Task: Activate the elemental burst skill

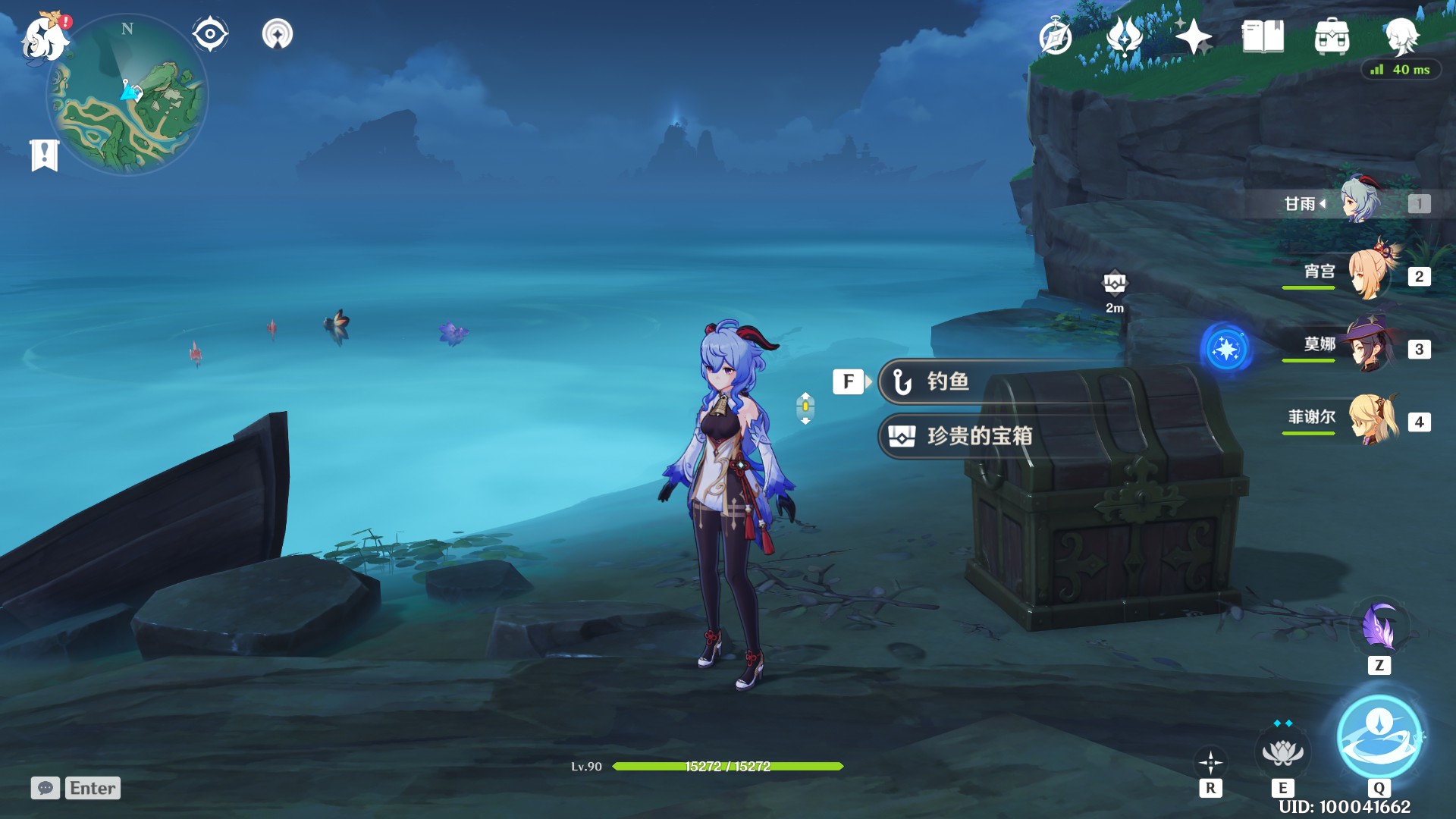Action: point(1379,736)
